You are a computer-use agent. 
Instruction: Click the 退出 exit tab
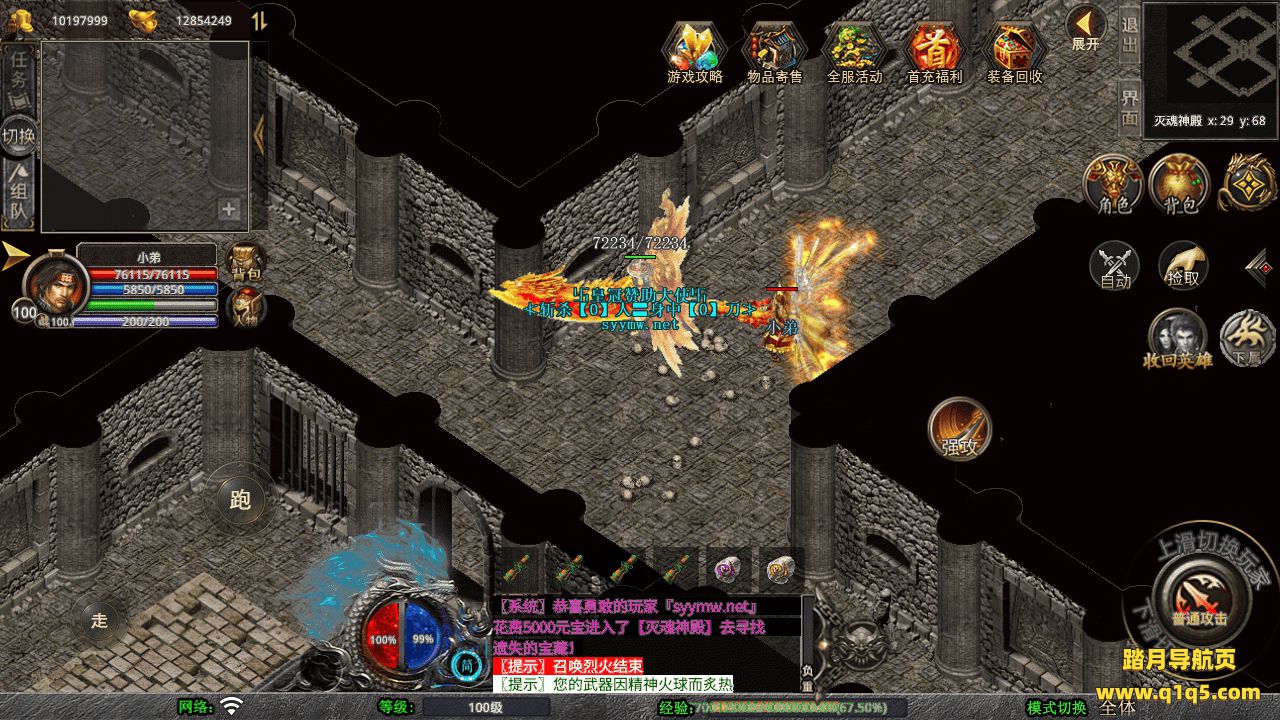click(1129, 34)
